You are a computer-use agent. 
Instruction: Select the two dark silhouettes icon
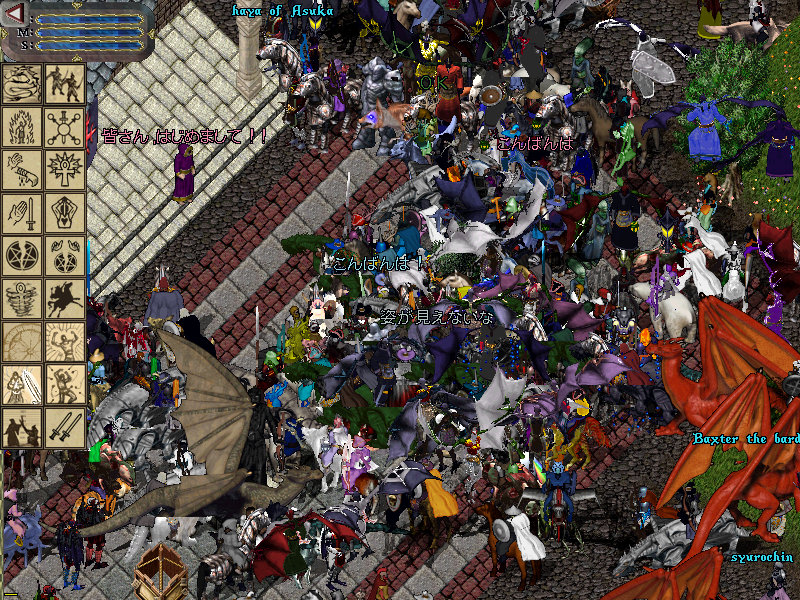[x=22, y=428]
